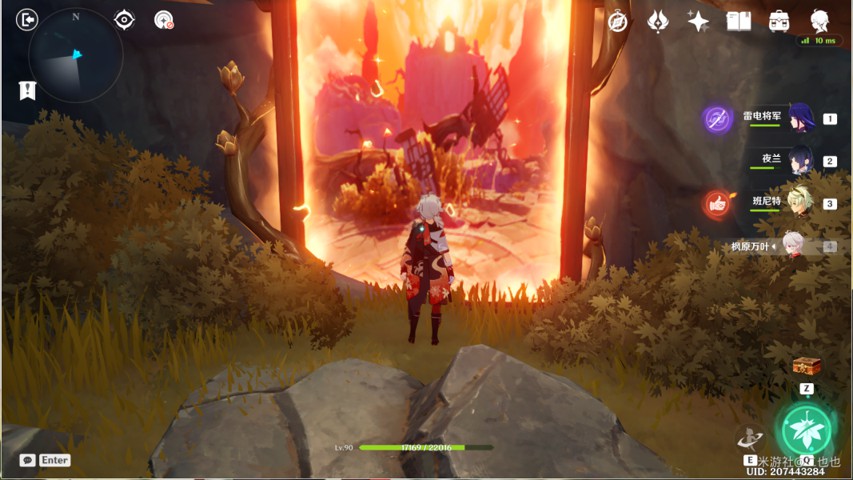
Task: Open the circular minimap
Action: click(x=77, y=57)
